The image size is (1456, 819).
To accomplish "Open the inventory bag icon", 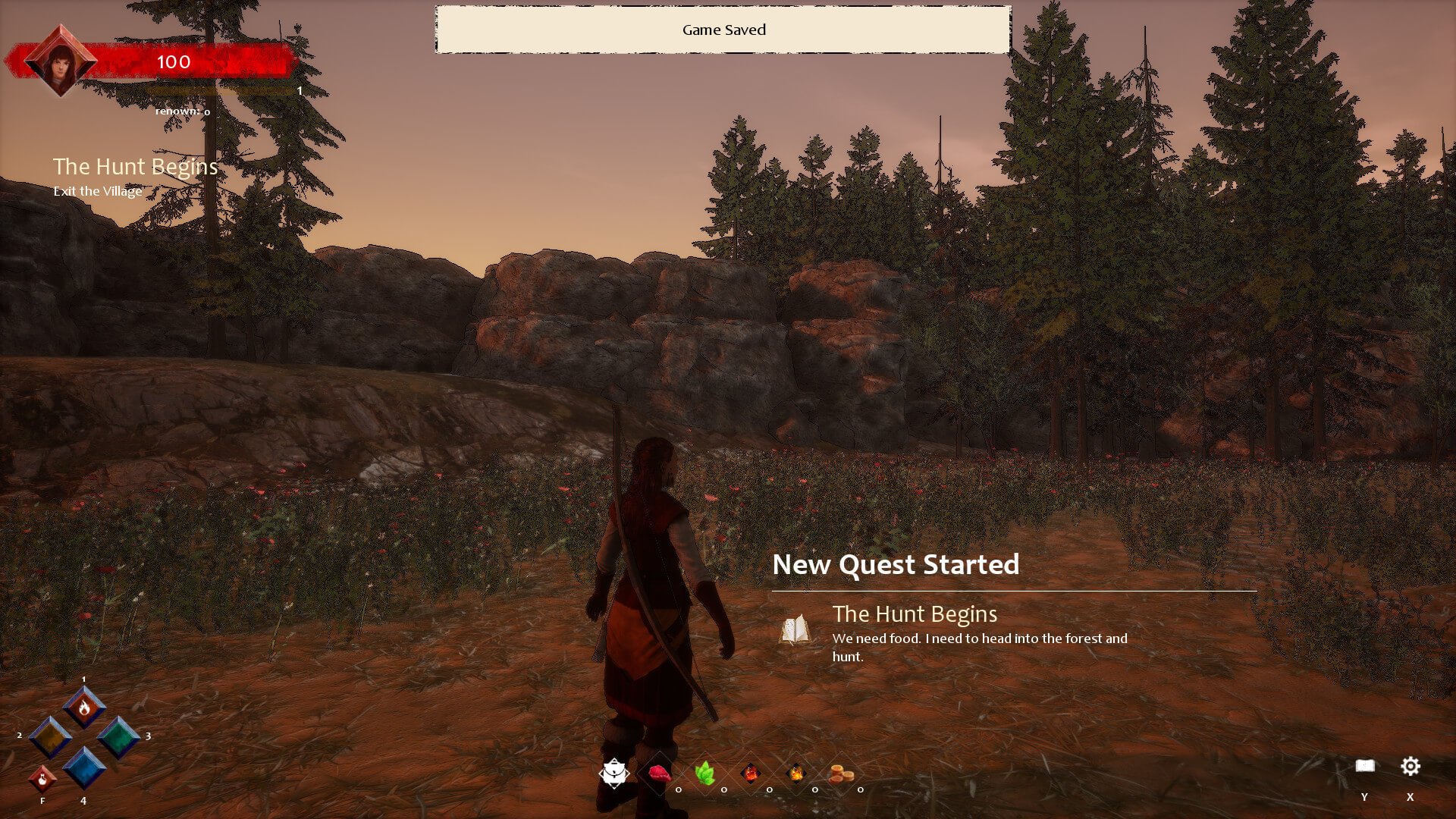I will click(x=614, y=773).
